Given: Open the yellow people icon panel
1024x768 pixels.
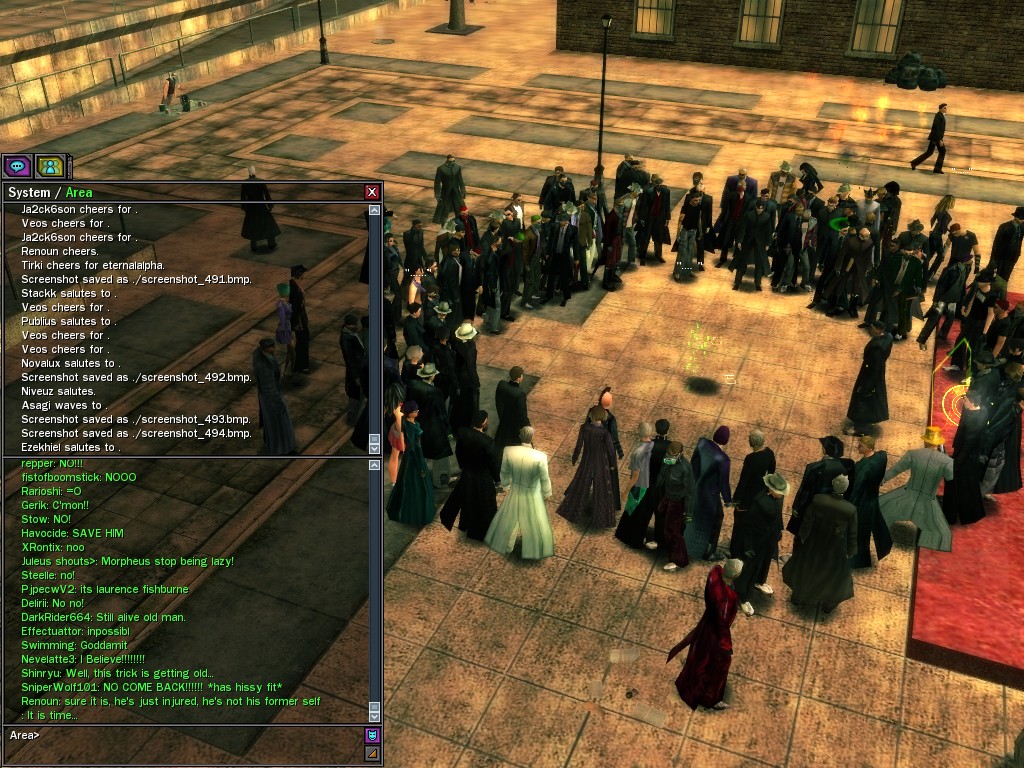Looking at the screenshot, I should click(49, 166).
